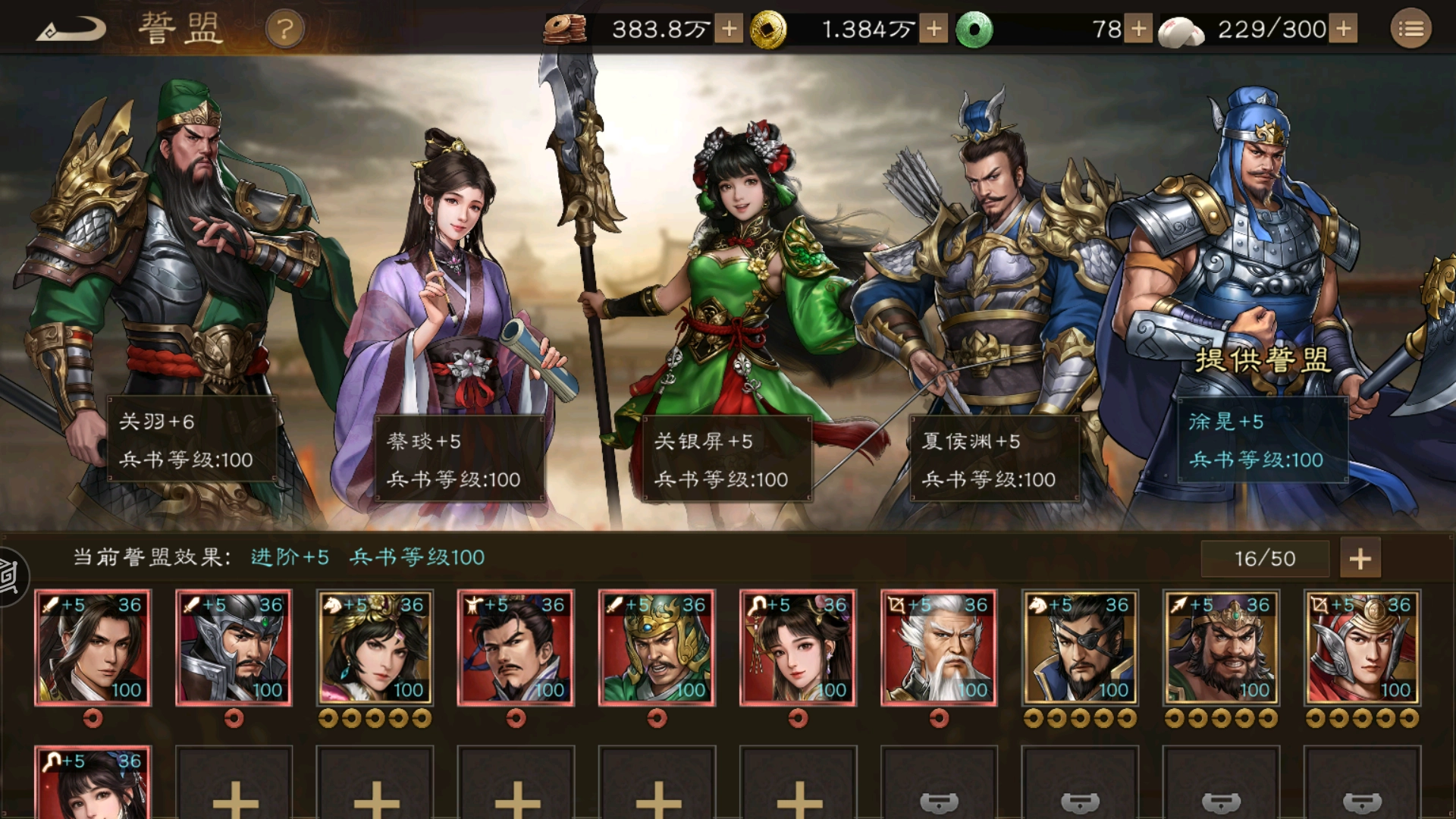Tap the gold coin currency icon
Screen dimensions: 1456x819
coord(770,30)
